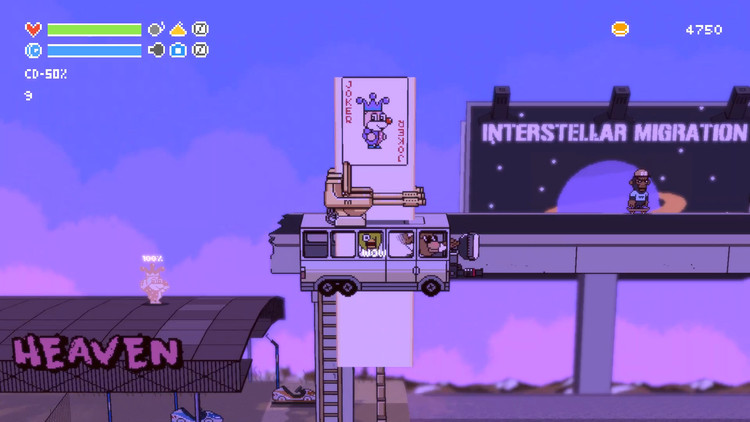
Task: Choose the blue square ability icon
Action: pyautogui.click(x=178, y=50)
